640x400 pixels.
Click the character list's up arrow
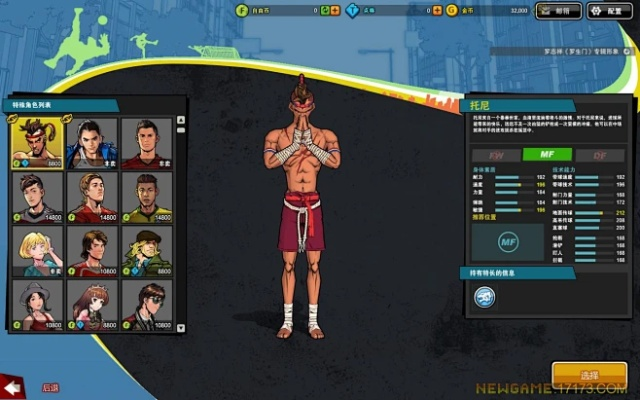[181, 120]
